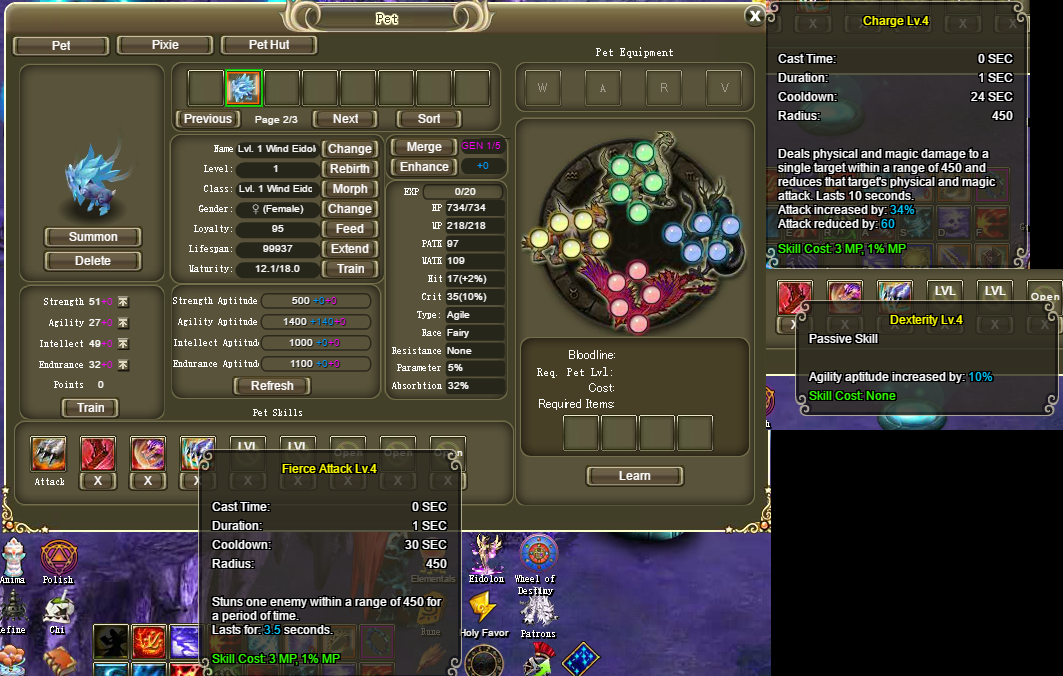Open the Pet Hut tab
The height and width of the screenshot is (676, 1063).
(268, 45)
